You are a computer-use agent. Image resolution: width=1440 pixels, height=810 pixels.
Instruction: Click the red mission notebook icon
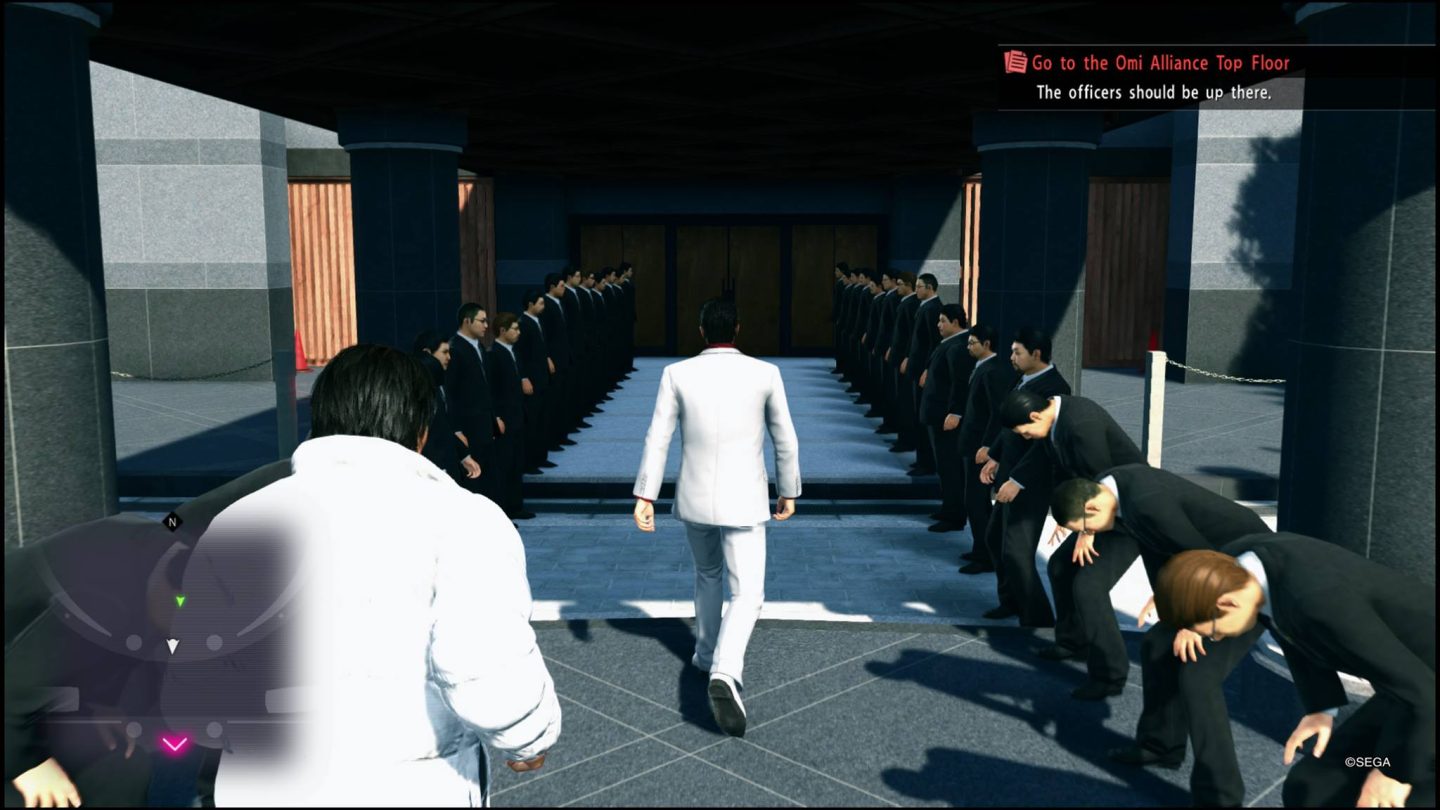tap(1013, 62)
